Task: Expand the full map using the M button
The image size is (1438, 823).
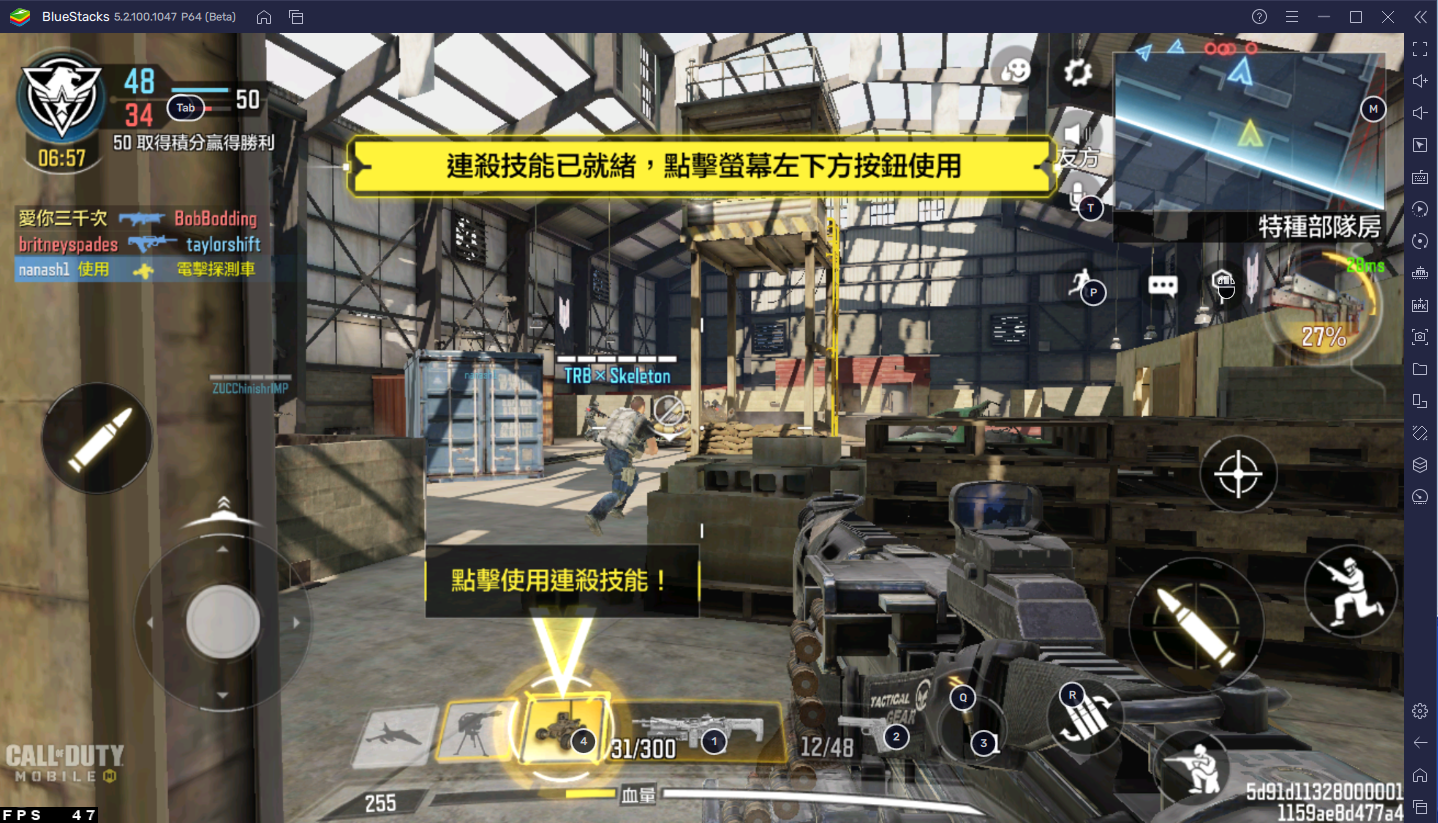Action: tap(1372, 109)
